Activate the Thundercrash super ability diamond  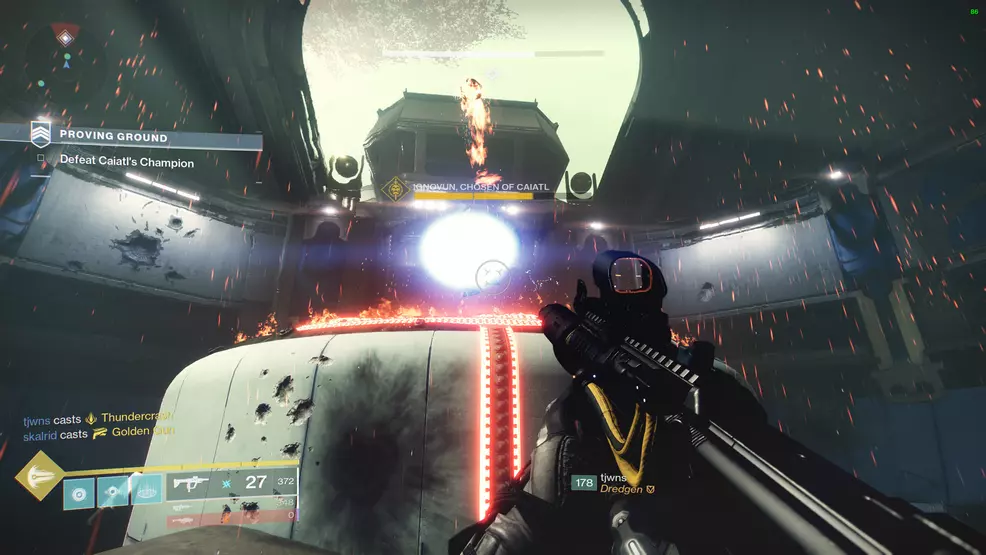(x=40, y=476)
